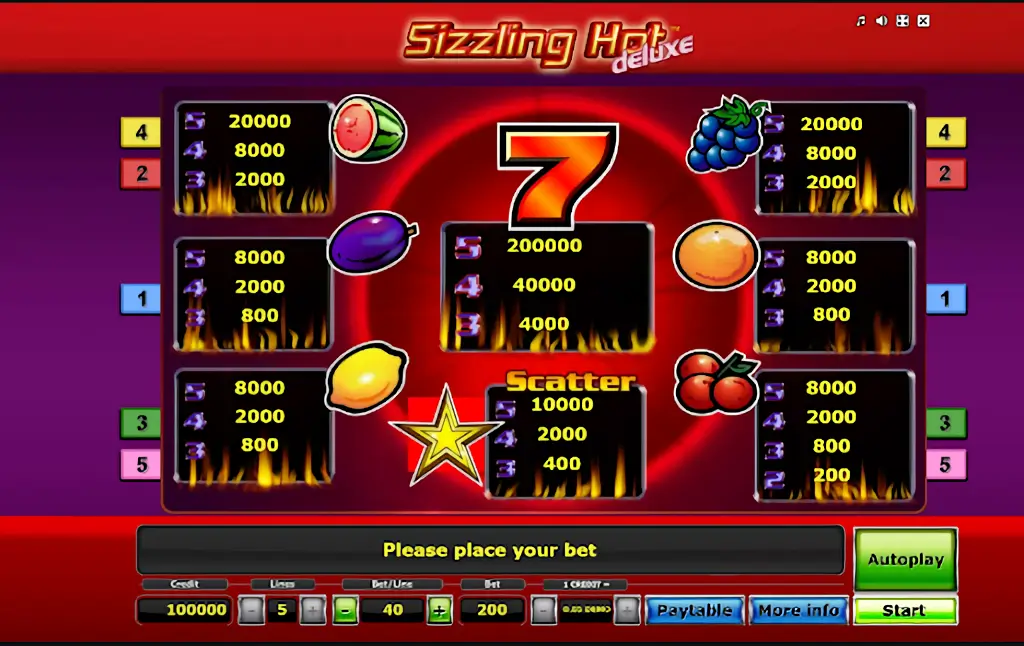
Task: Start the spin with the Start button
Action: click(905, 610)
